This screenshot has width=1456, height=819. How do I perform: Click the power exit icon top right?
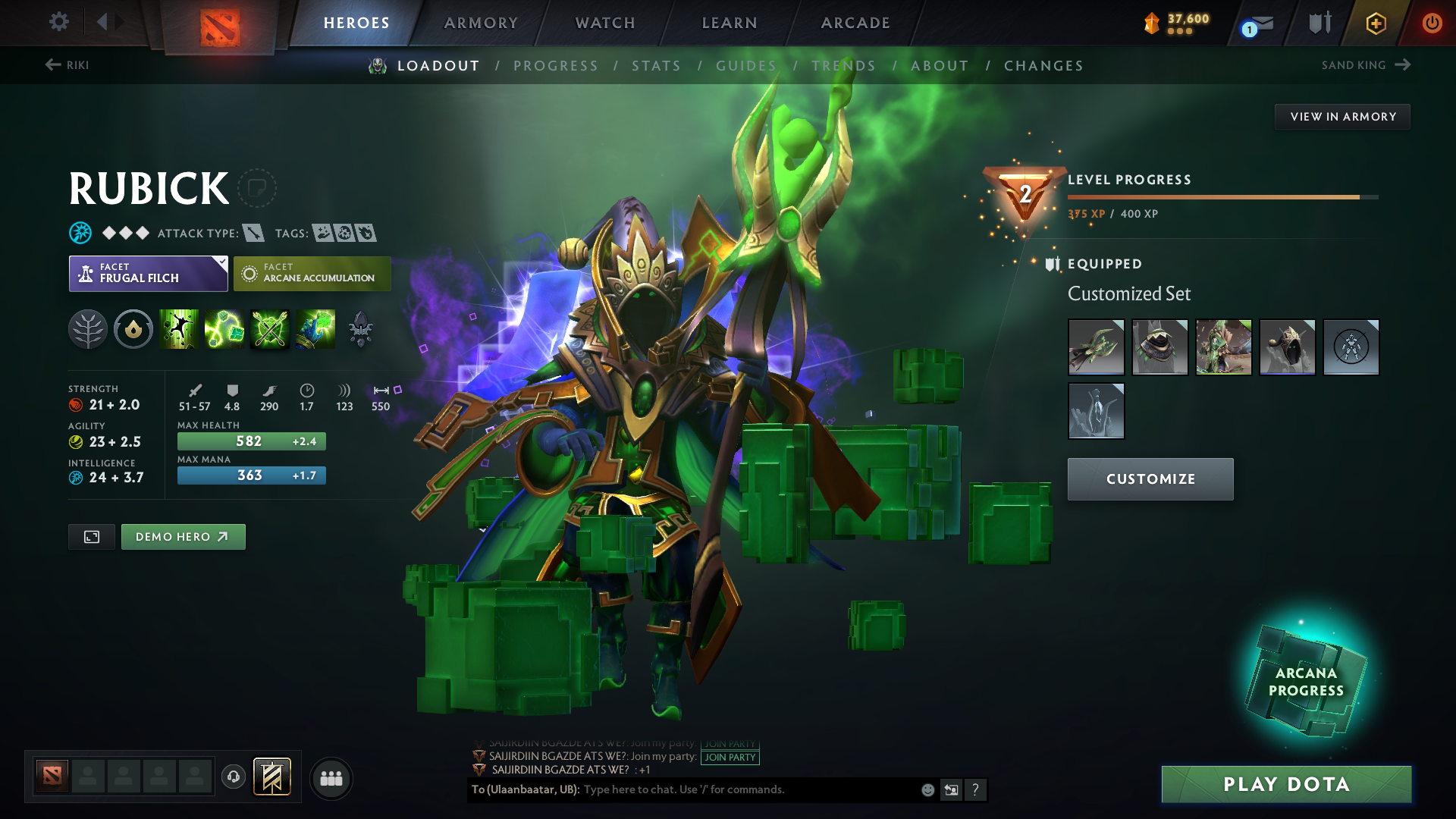coord(1432,24)
